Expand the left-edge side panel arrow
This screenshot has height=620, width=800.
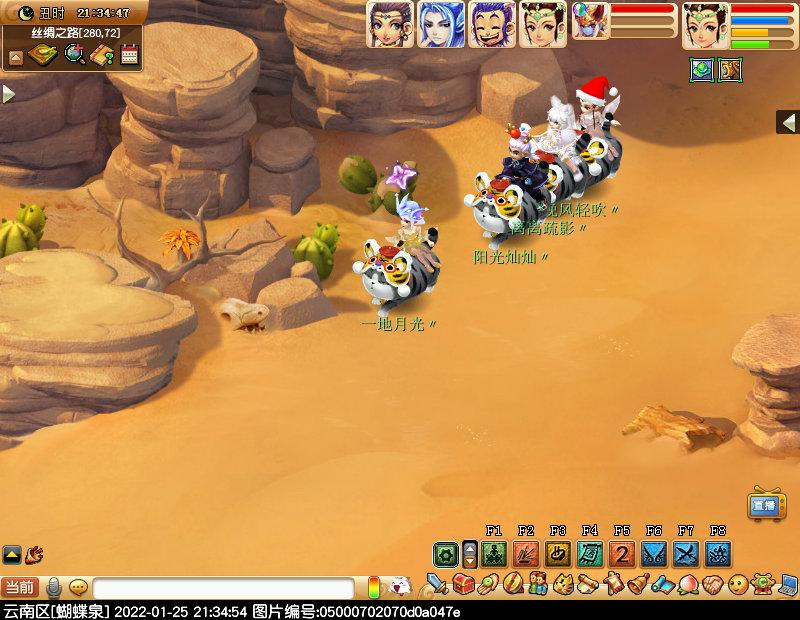[8, 95]
